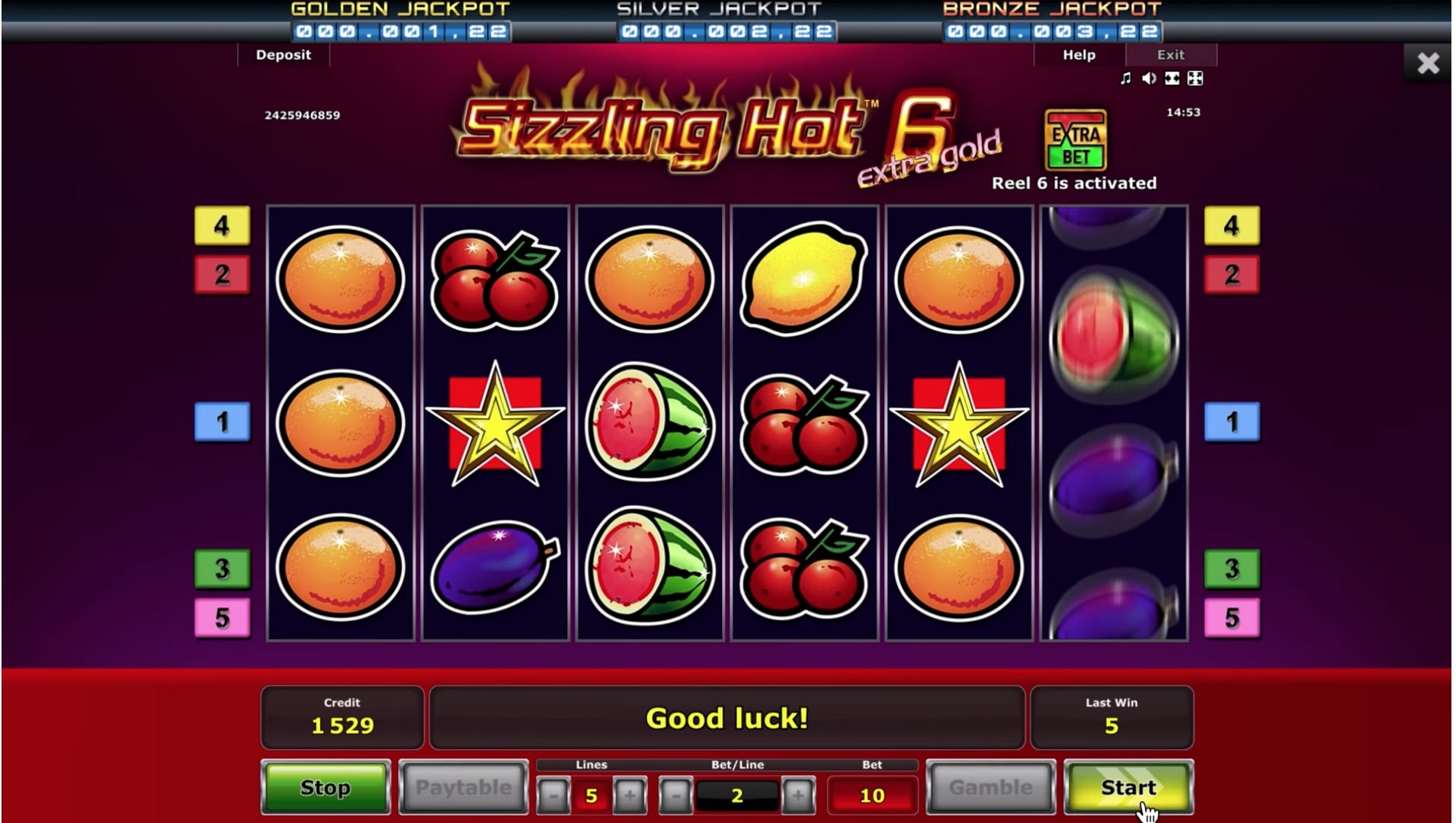Select payline 2 red marker on left
1456x823 pixels.
222,274
